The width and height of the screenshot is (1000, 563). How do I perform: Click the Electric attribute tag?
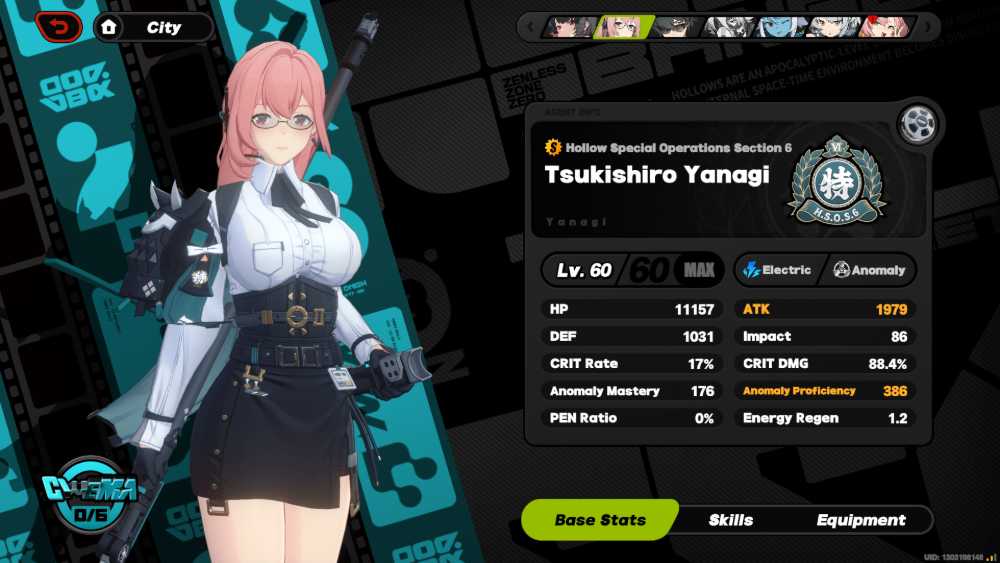pos(778,270)
